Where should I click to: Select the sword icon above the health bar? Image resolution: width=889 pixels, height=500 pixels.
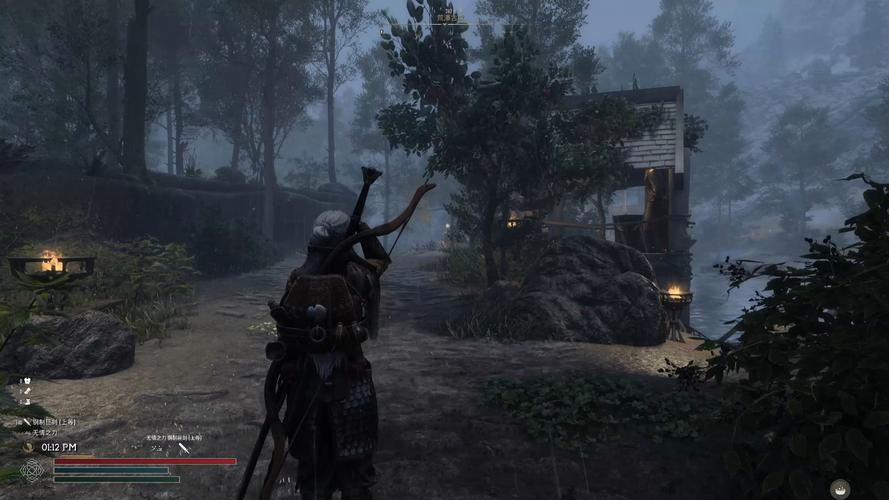pyautogui.click(x=184, y=448)
